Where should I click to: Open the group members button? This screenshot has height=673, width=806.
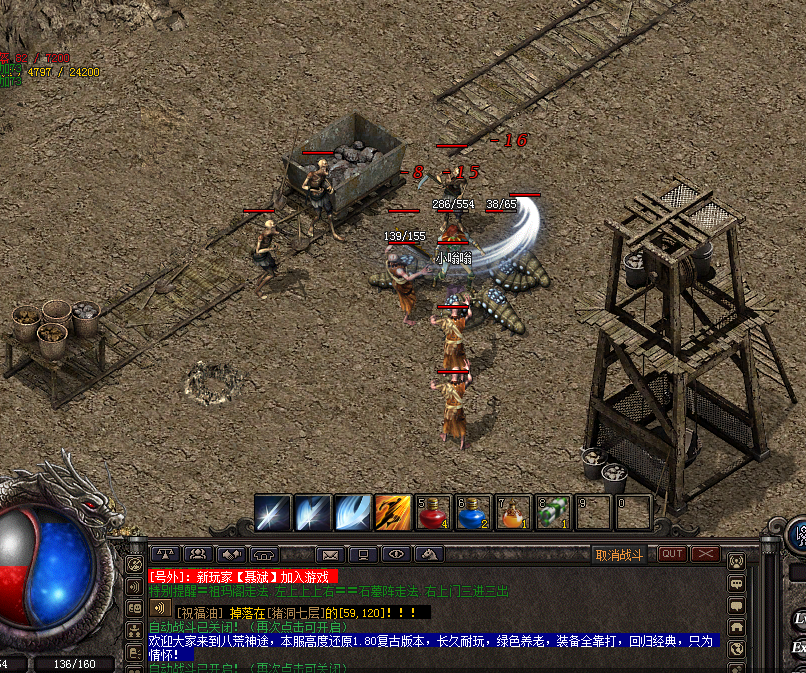pos(198,554)
